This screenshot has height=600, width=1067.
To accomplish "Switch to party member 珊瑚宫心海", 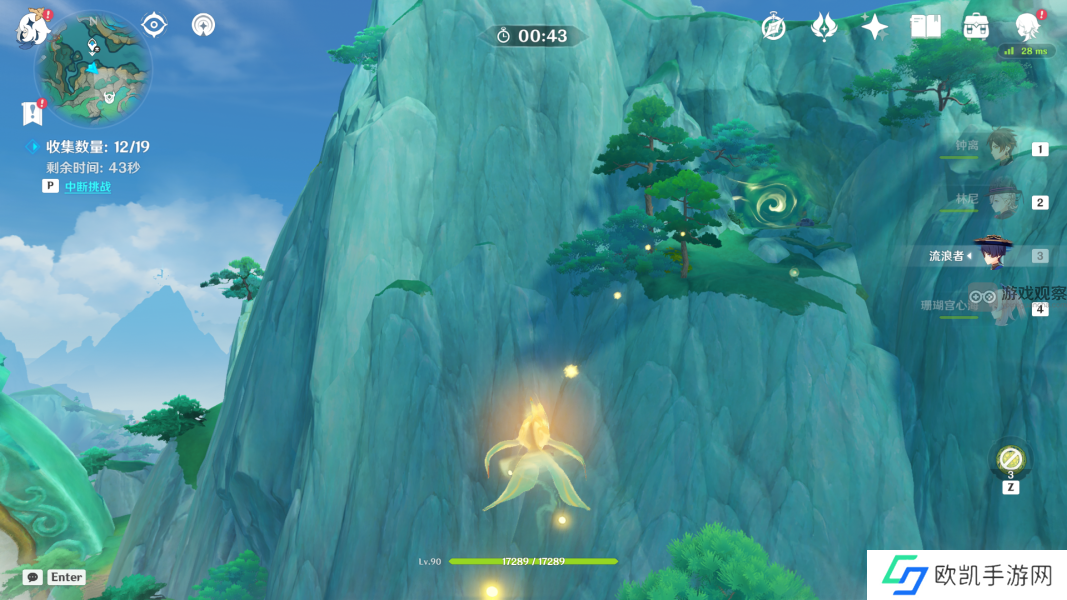I will pos(1001,307).
